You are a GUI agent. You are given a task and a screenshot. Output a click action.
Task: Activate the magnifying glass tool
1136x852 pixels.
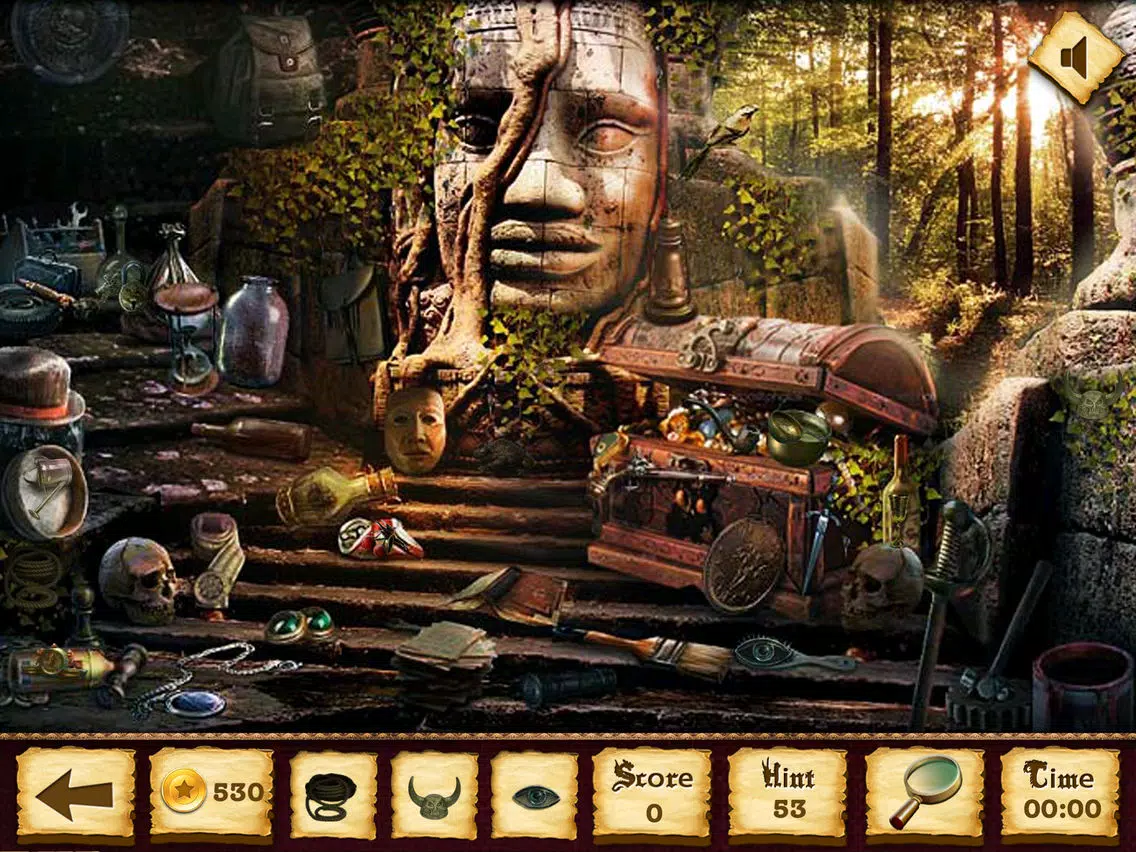[x=923, y=794]
